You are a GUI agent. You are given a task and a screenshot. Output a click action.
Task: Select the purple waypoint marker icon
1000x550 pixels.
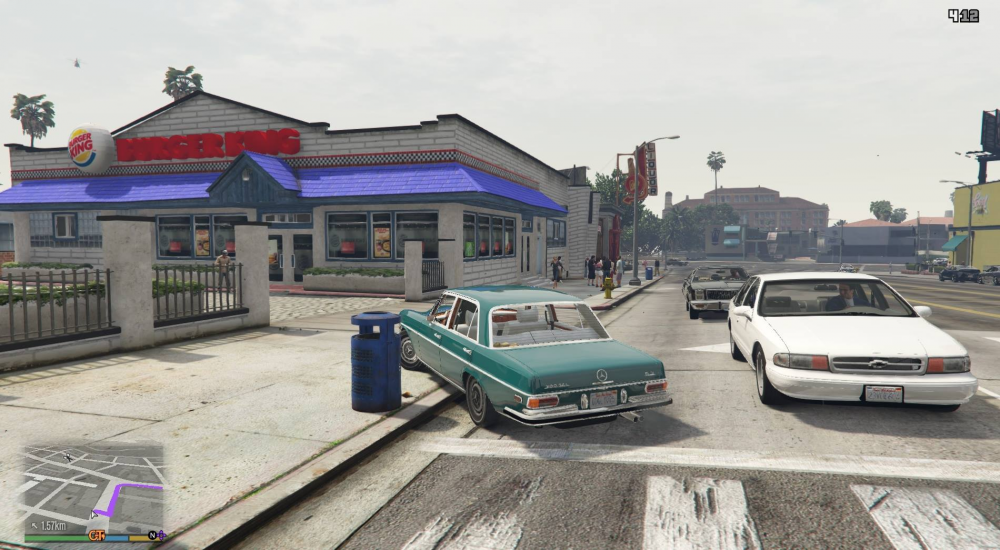click(161, 536)
